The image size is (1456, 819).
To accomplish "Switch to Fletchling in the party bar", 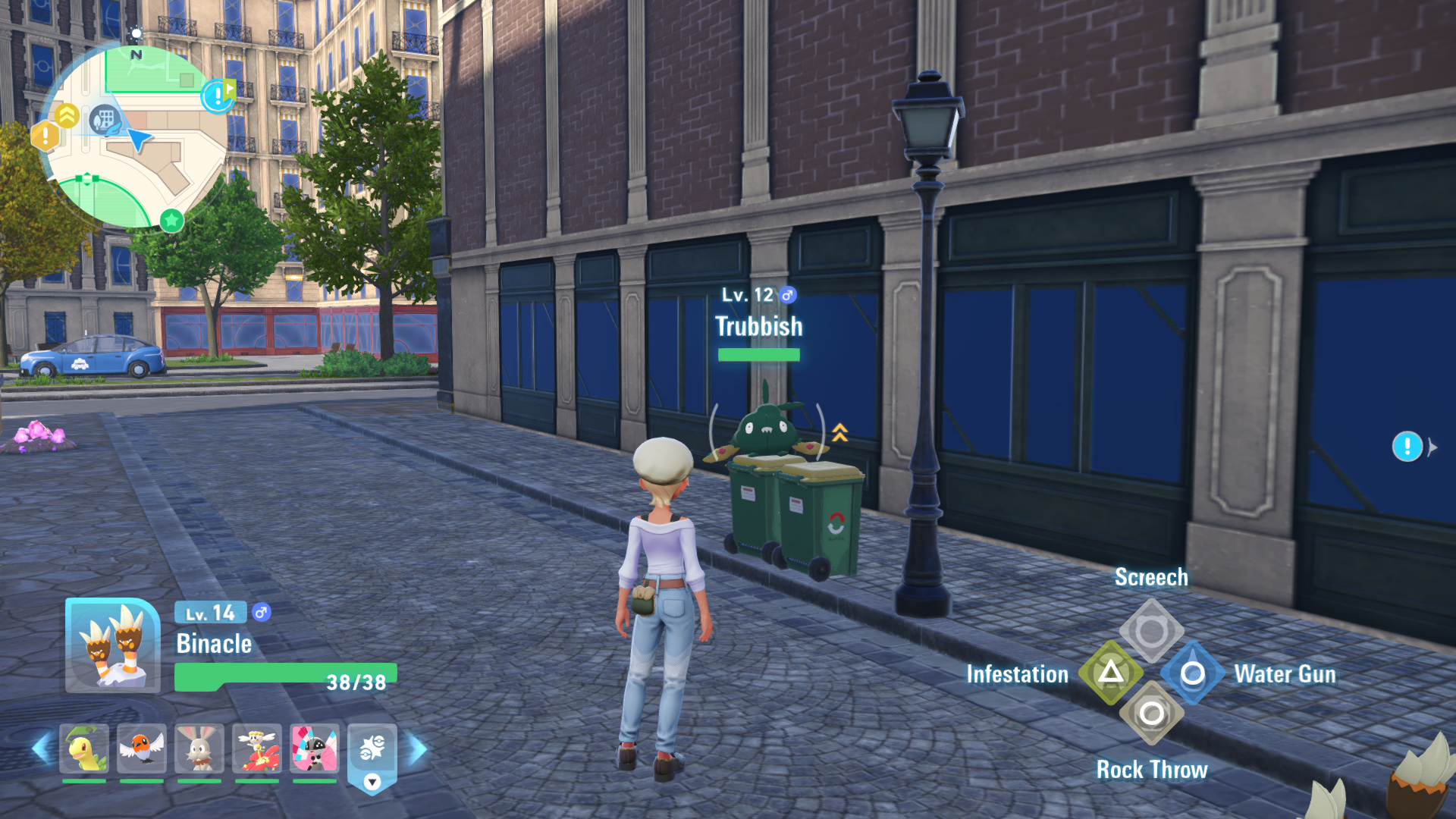I will 142,748.
